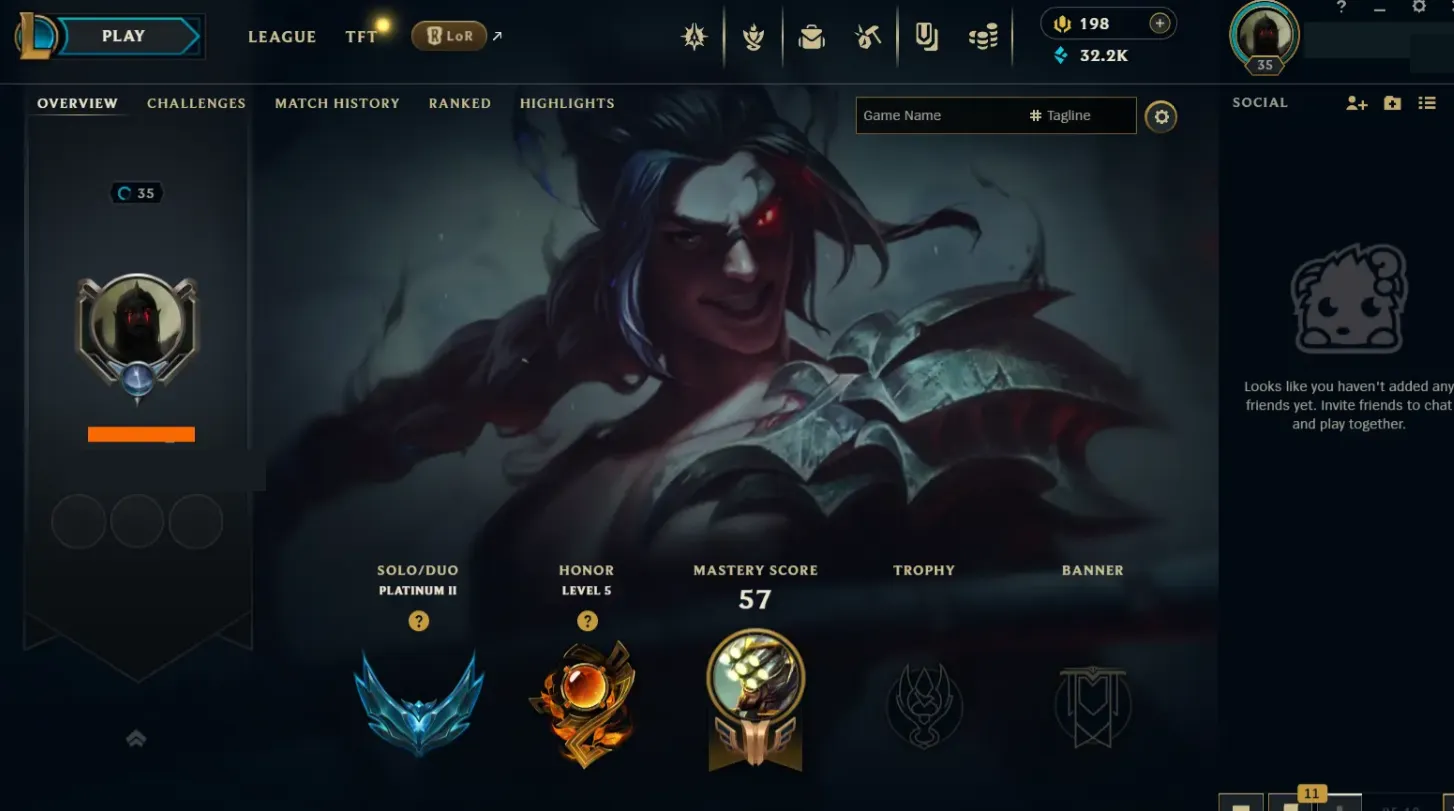Open the Store with the coins icon
This screenshot has height=811, width=1454.
point(981,36)
